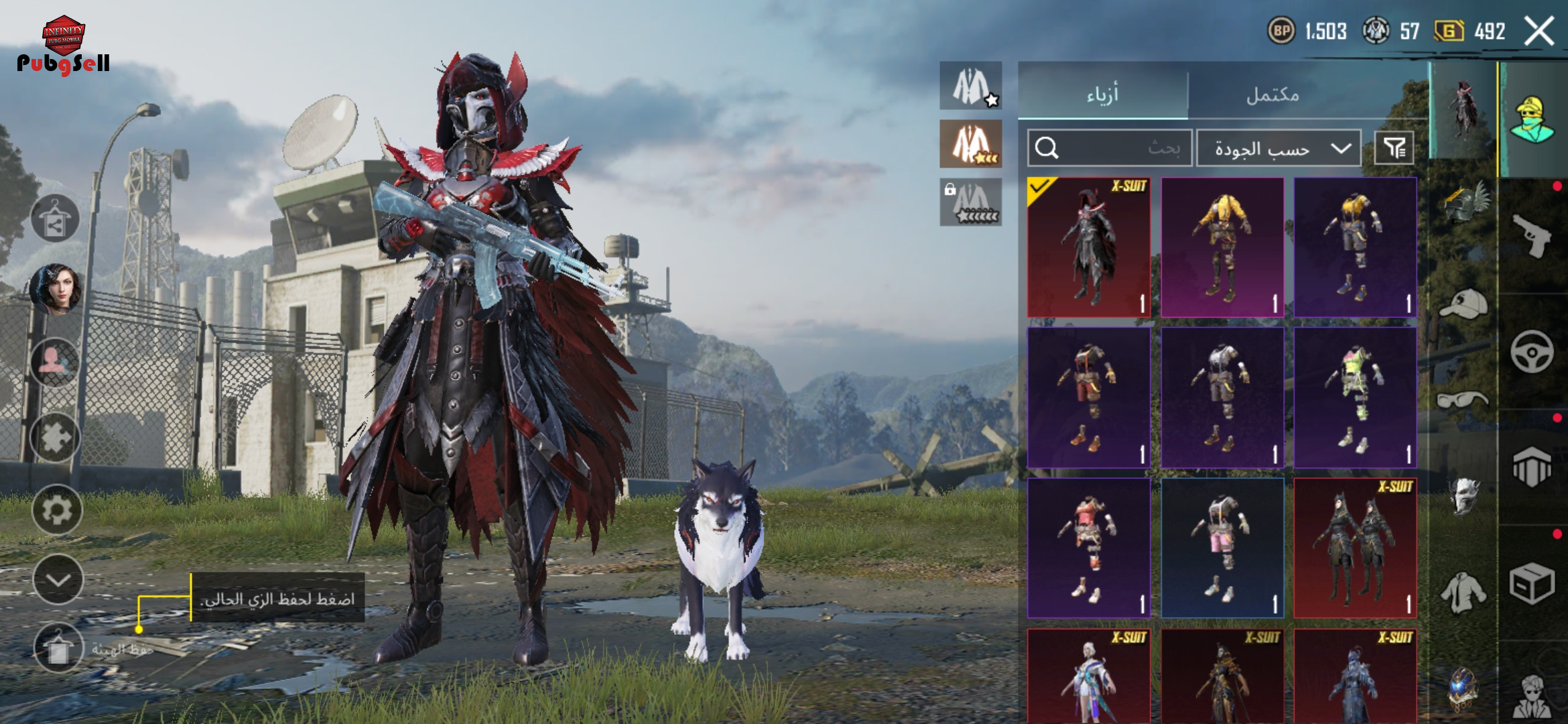Viewport: 1568px width, 724px height.
Task: Open the pistol weapons category
Action: (1532, 236)
